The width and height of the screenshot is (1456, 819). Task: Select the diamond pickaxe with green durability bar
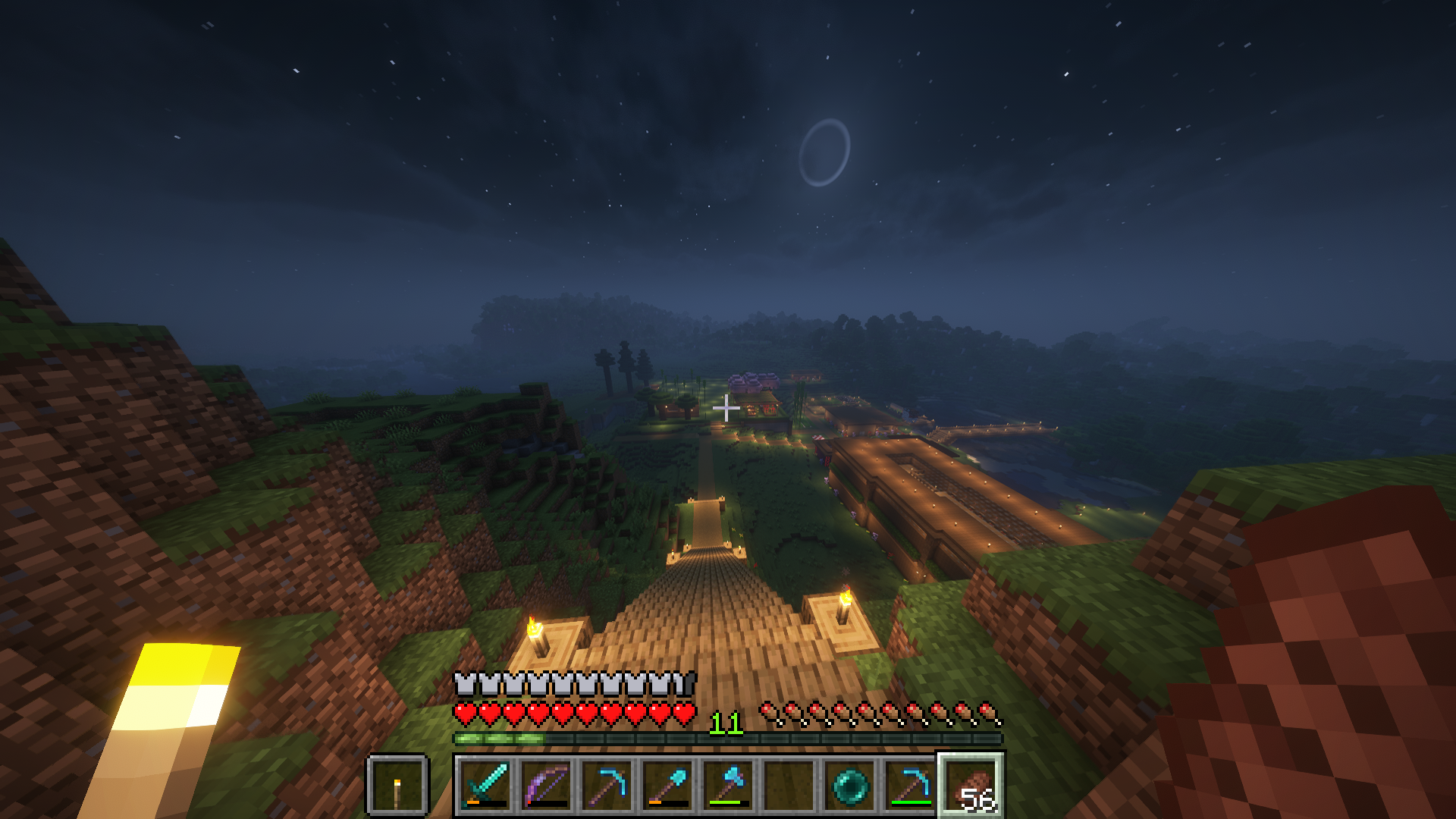(x=910, y=786)
